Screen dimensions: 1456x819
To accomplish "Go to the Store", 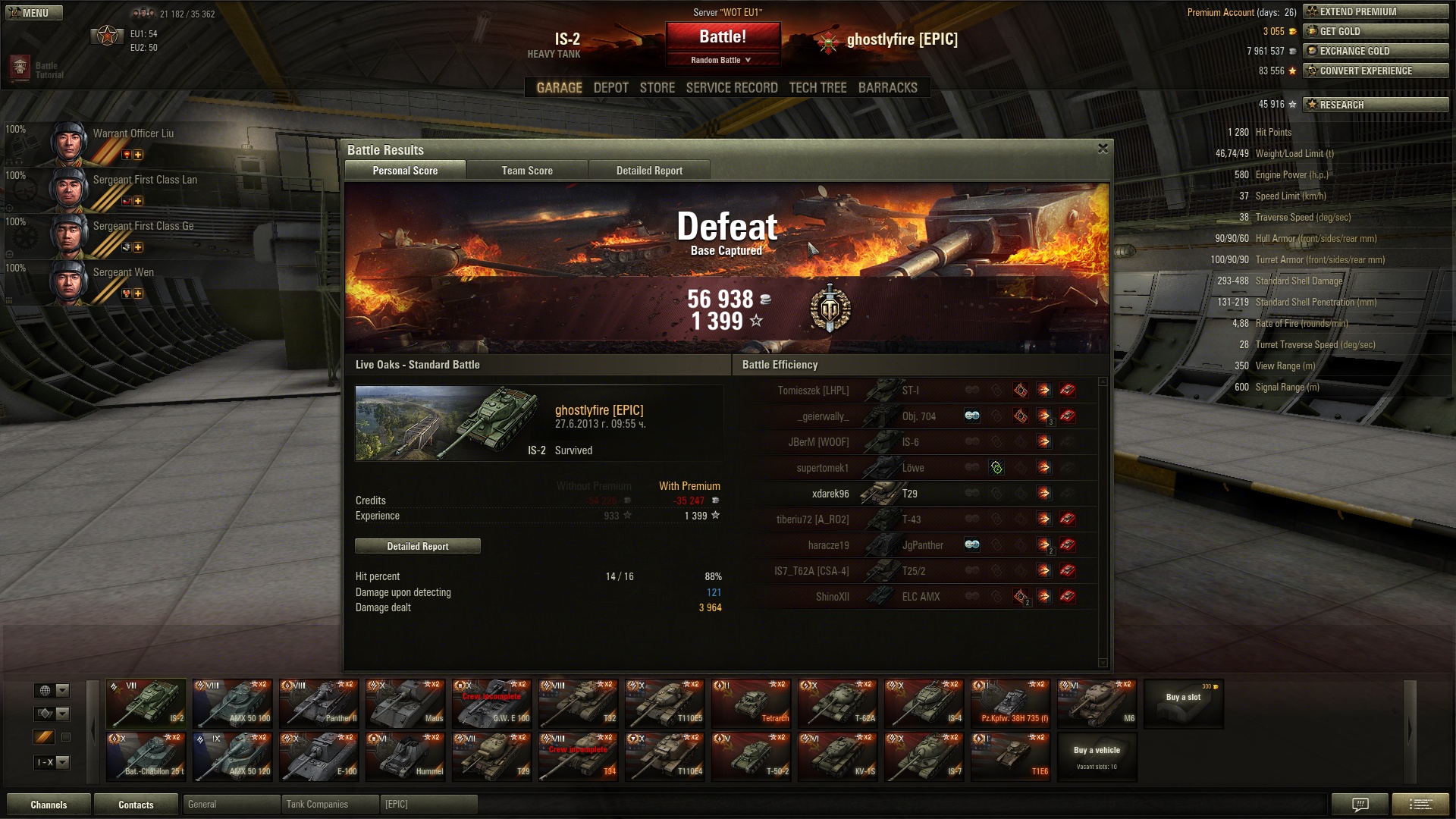I will tap(657, 88).
